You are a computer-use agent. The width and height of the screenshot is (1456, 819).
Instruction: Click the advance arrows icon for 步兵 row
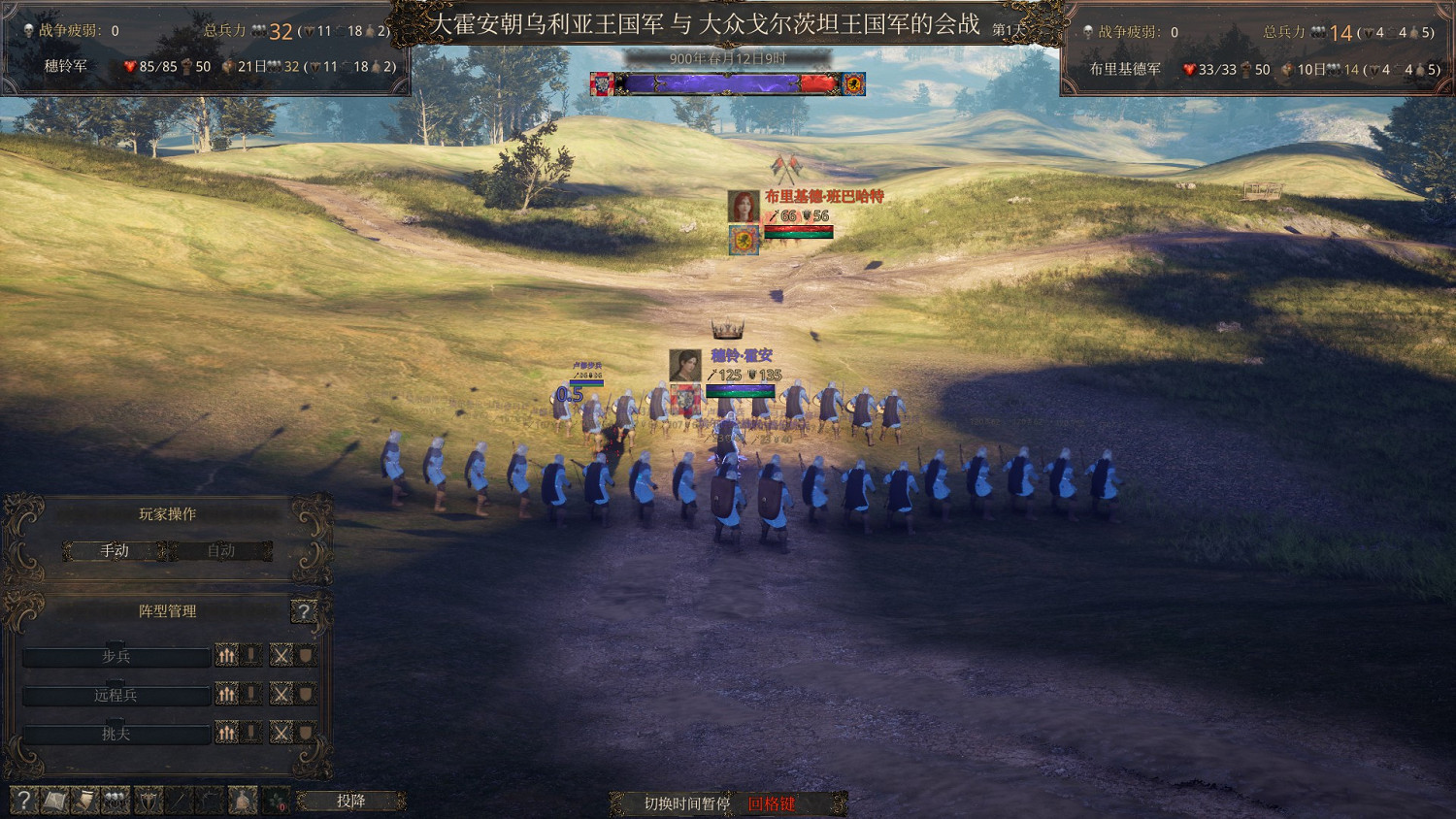pyautogui.click(x=226, y=656)
